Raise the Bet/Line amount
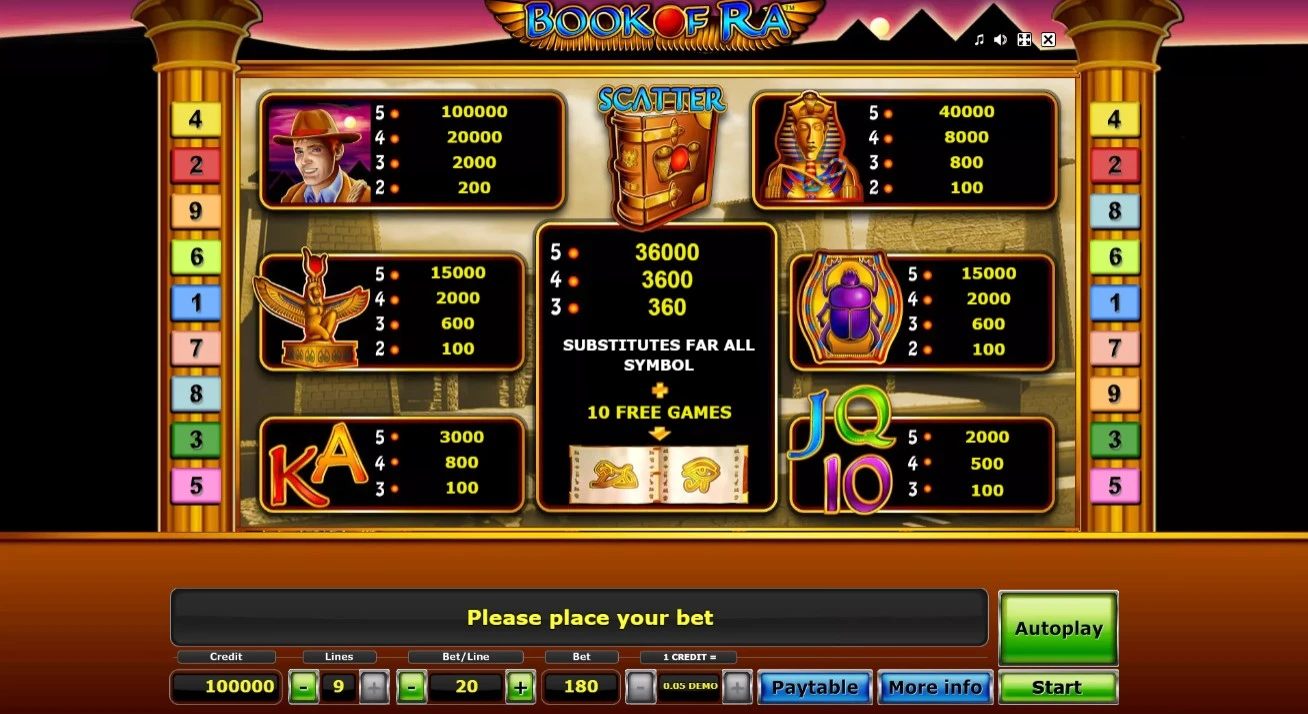This screenshot has height=714, width=1308. tap(520, 687)
